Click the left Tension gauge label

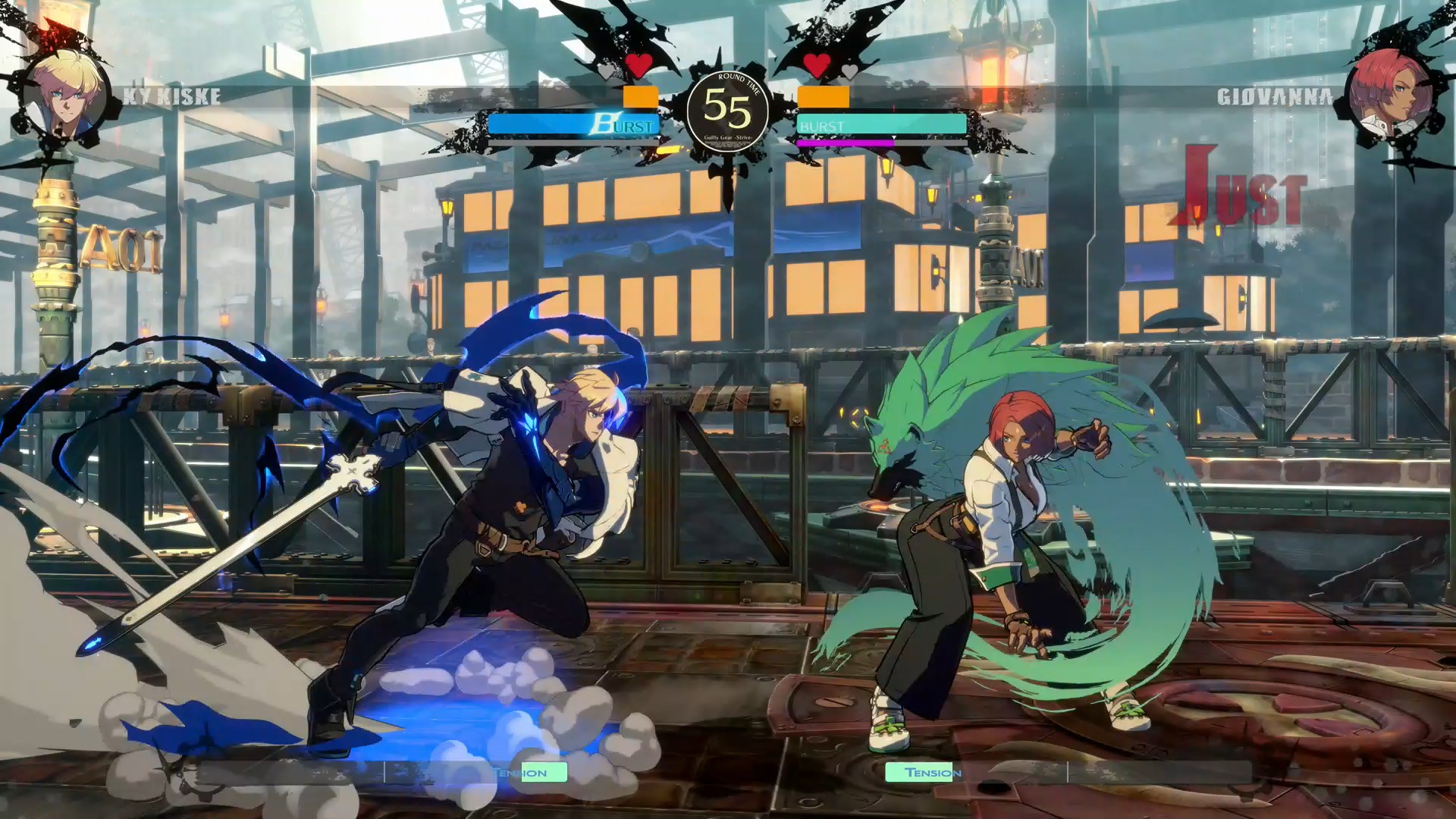pos(518,772)
